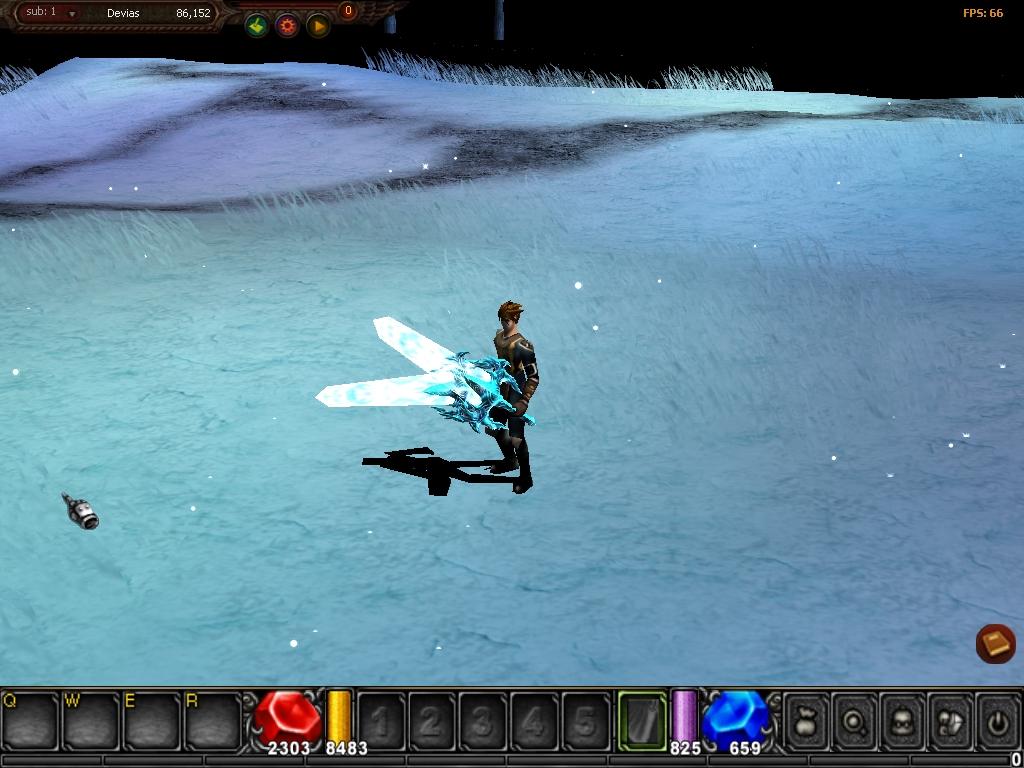Click the orange play arrow button
This screenshot has width=1024, height=768.
(x=318, y=26)
